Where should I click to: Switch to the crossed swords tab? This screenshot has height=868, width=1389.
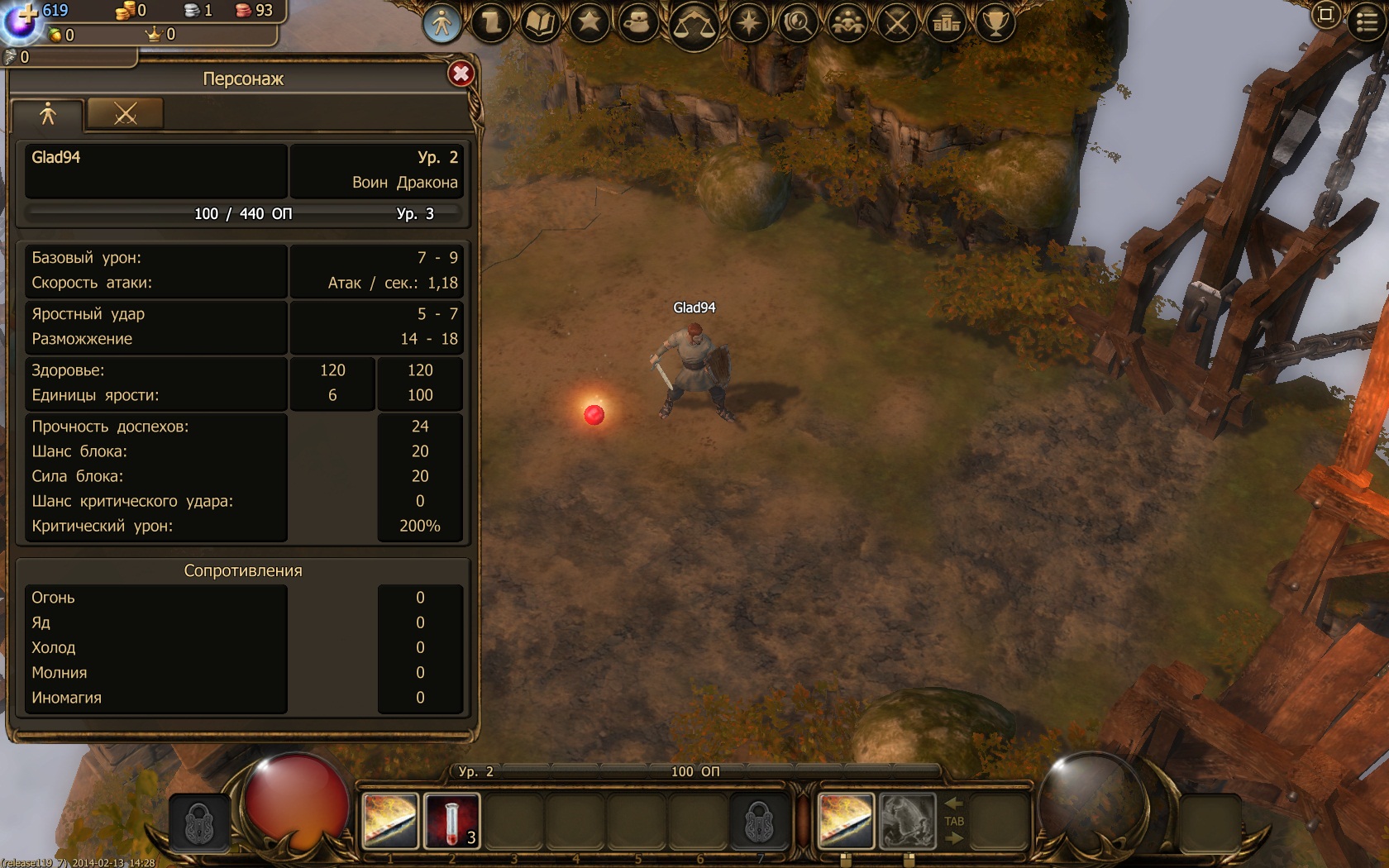[x=125, y=114]
